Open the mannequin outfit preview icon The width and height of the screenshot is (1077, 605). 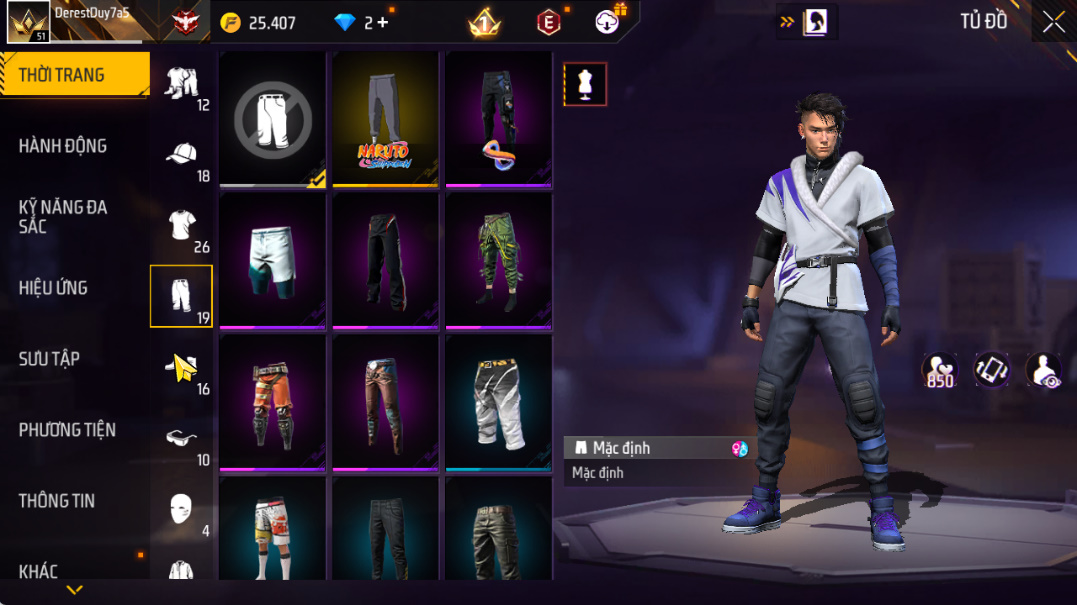point(585,85)
